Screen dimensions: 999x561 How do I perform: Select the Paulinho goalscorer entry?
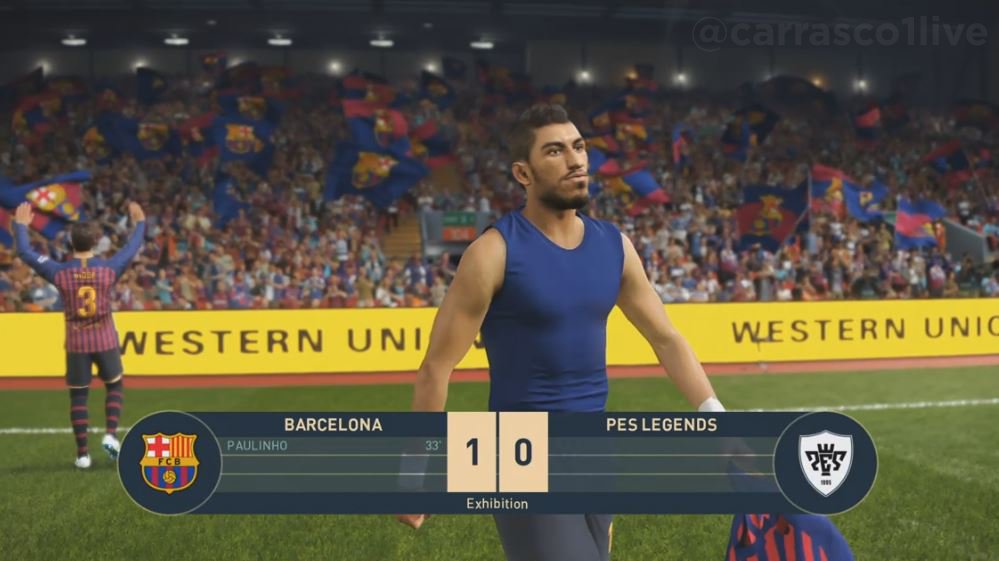[257, 446]
